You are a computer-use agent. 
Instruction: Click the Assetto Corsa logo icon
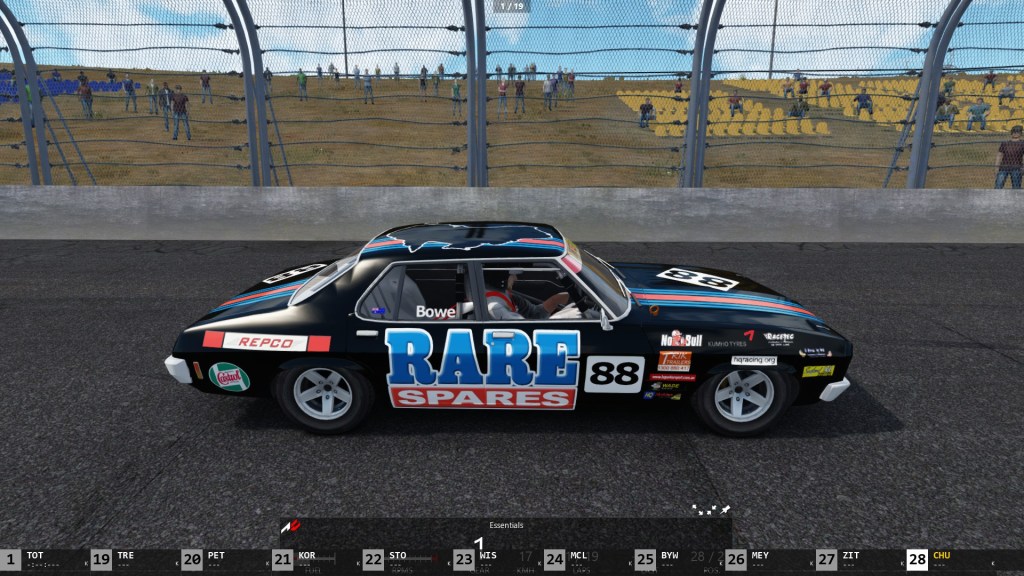pyautogui.click(x=290, y=526)
